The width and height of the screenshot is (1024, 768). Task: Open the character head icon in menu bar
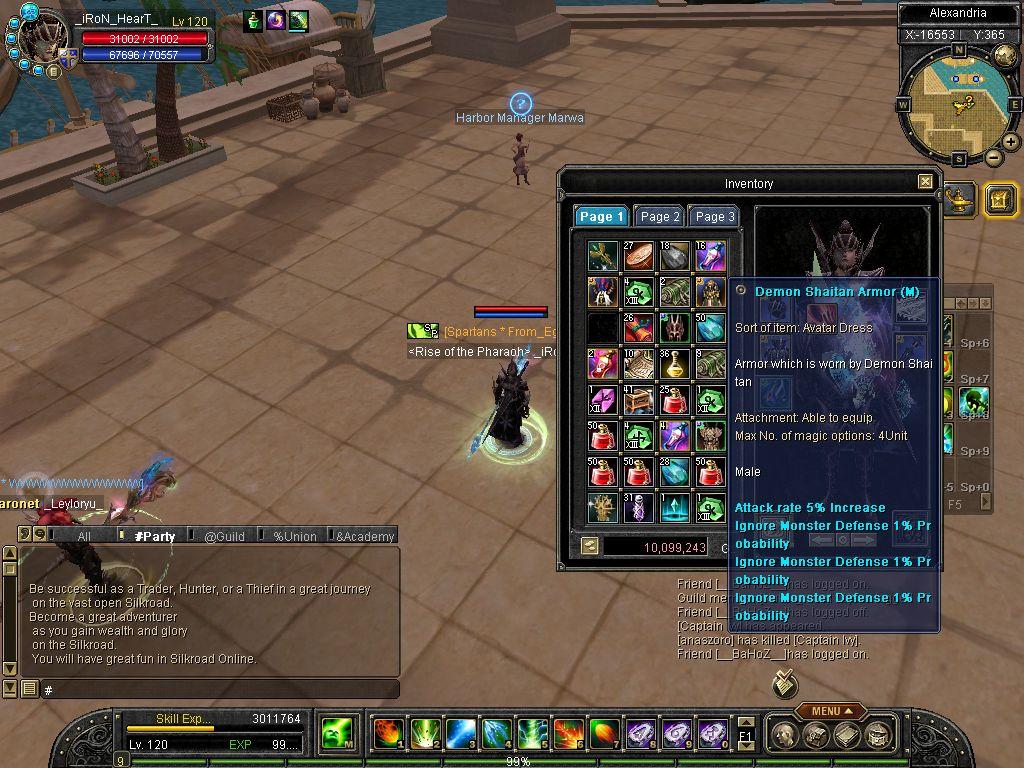[787, 735]
